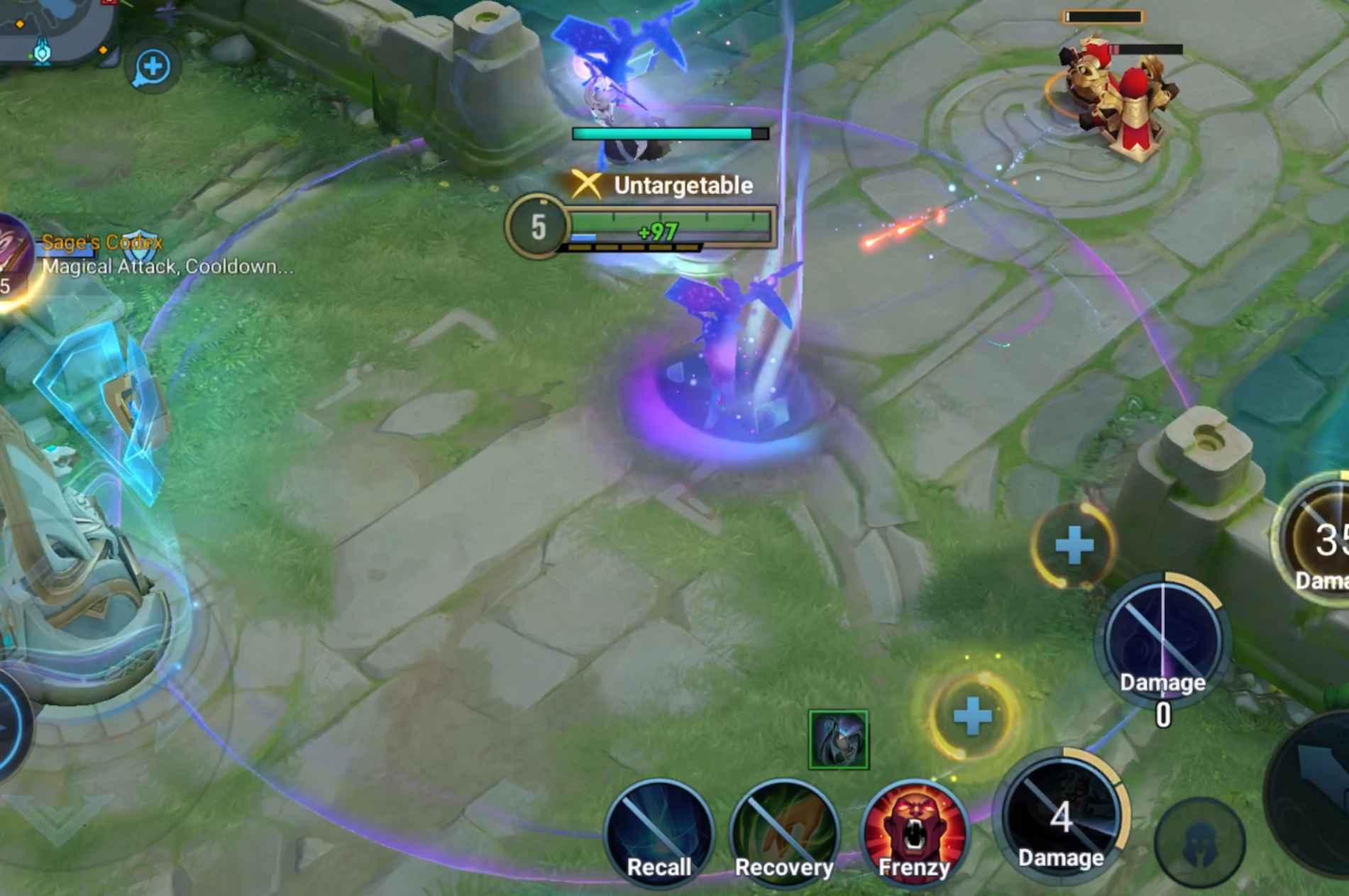
Task: Level up the Damage skill showing 0
Action: point(1074,545)
